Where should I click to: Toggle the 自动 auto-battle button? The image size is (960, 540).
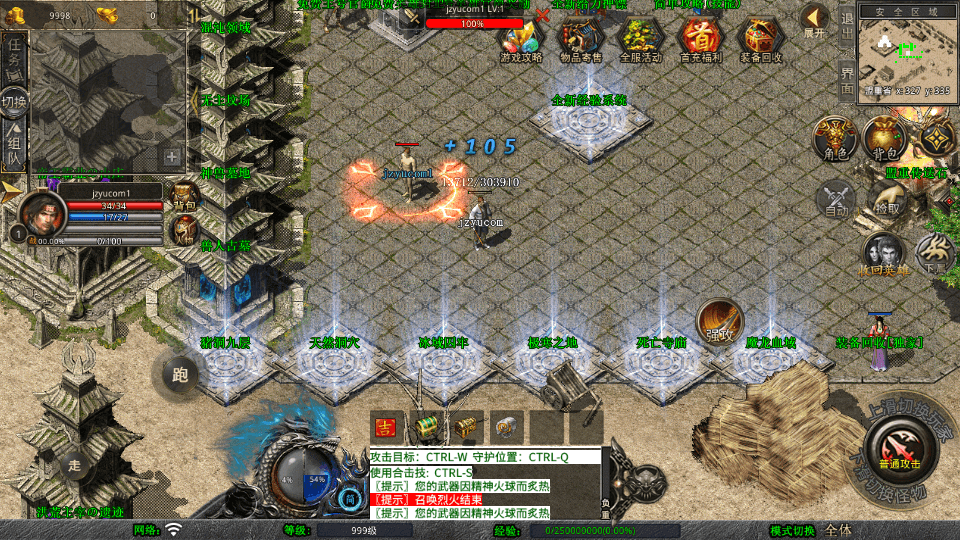click(x=837, y=200)
